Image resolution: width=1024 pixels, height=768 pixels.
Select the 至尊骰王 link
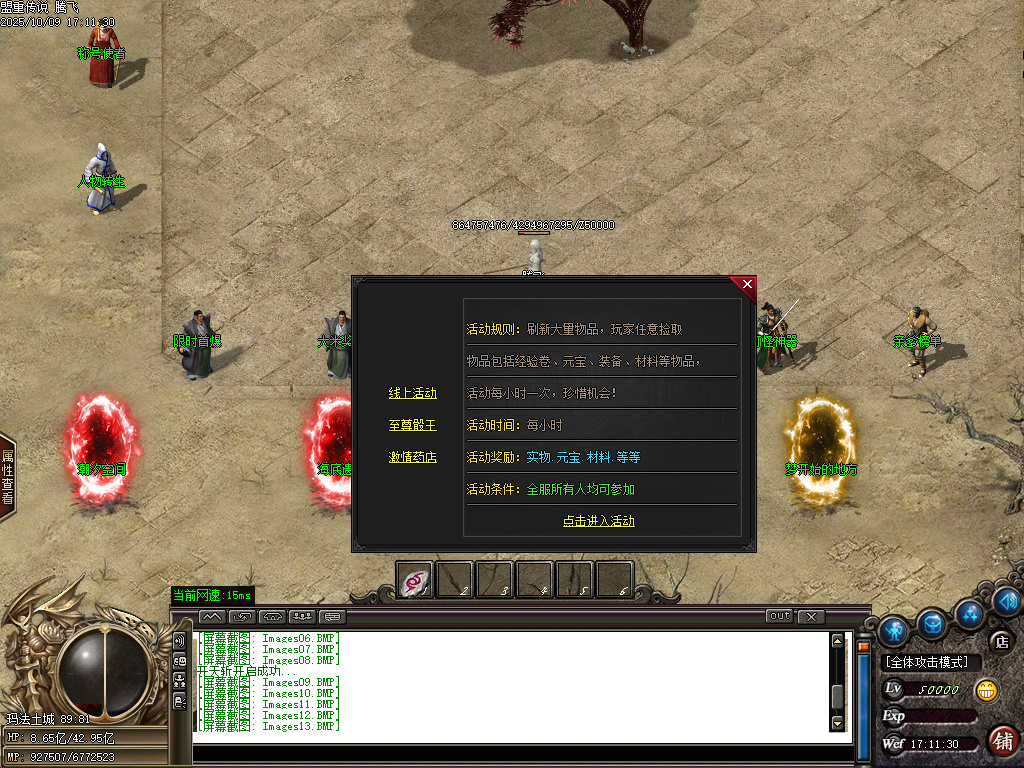tap(412, 425)
